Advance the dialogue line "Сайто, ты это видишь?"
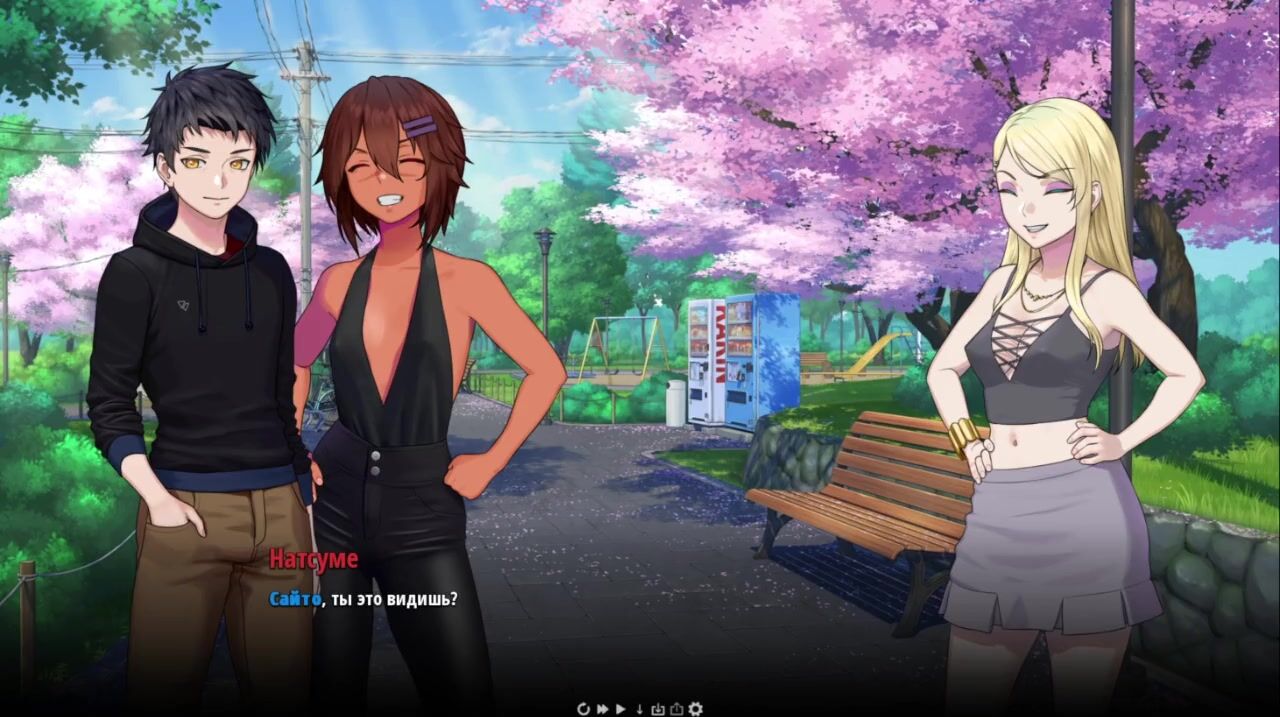 click(364, 599)
